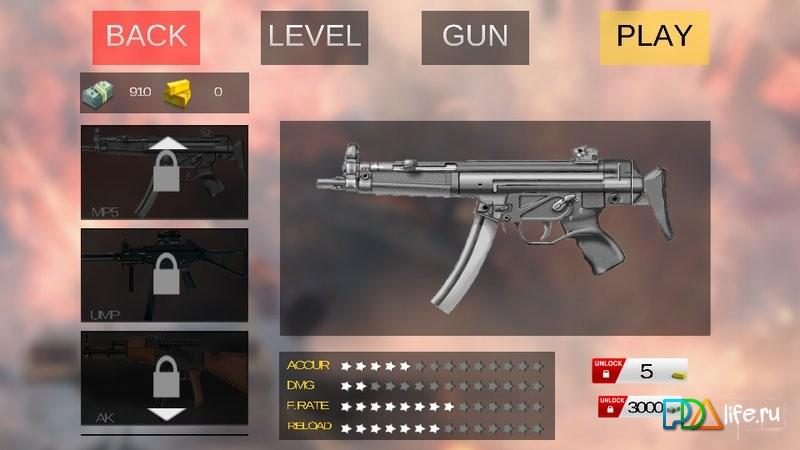Viewport: 800px width, 450px height.
Task: Start the game with the PLAY button
Action: [x=654, y=37]
